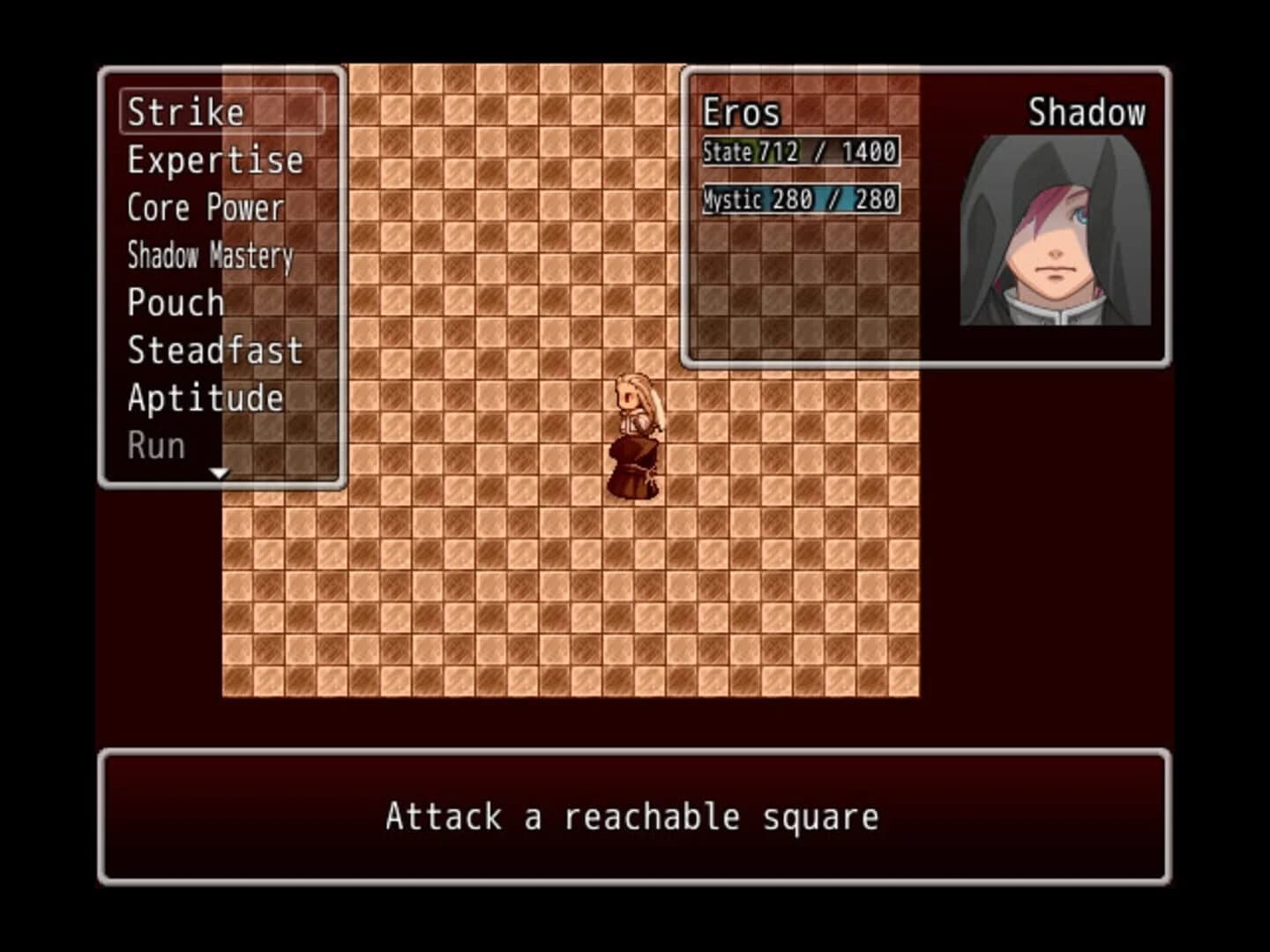Activate the Steadfast command
This screenshot has height=952, width=1270.
tap(214, 351)
